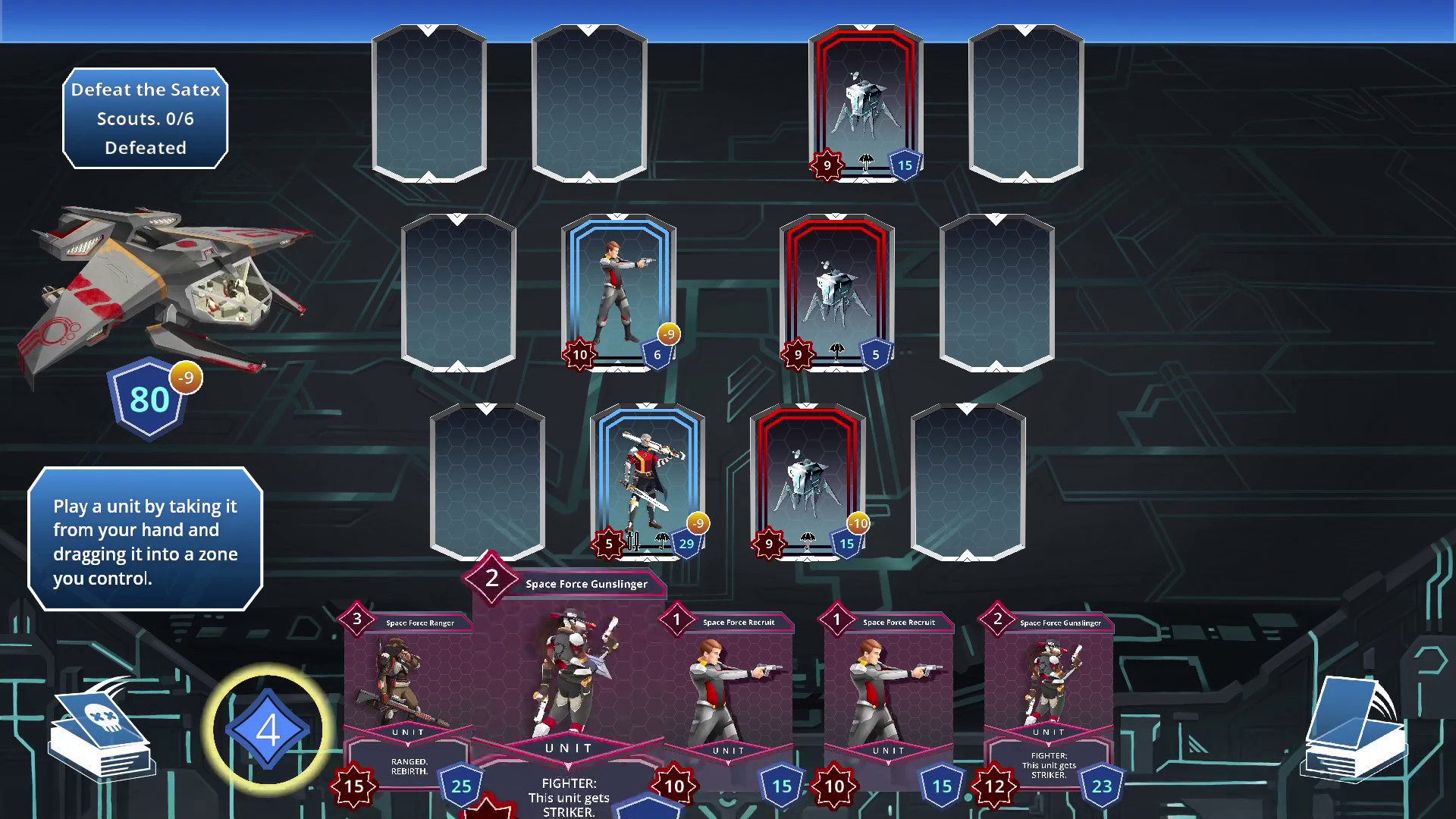This screenshot has height=819, width=1456.
Task: Click the Satex Scout with 15 shield bottom row
Action: 808,478
